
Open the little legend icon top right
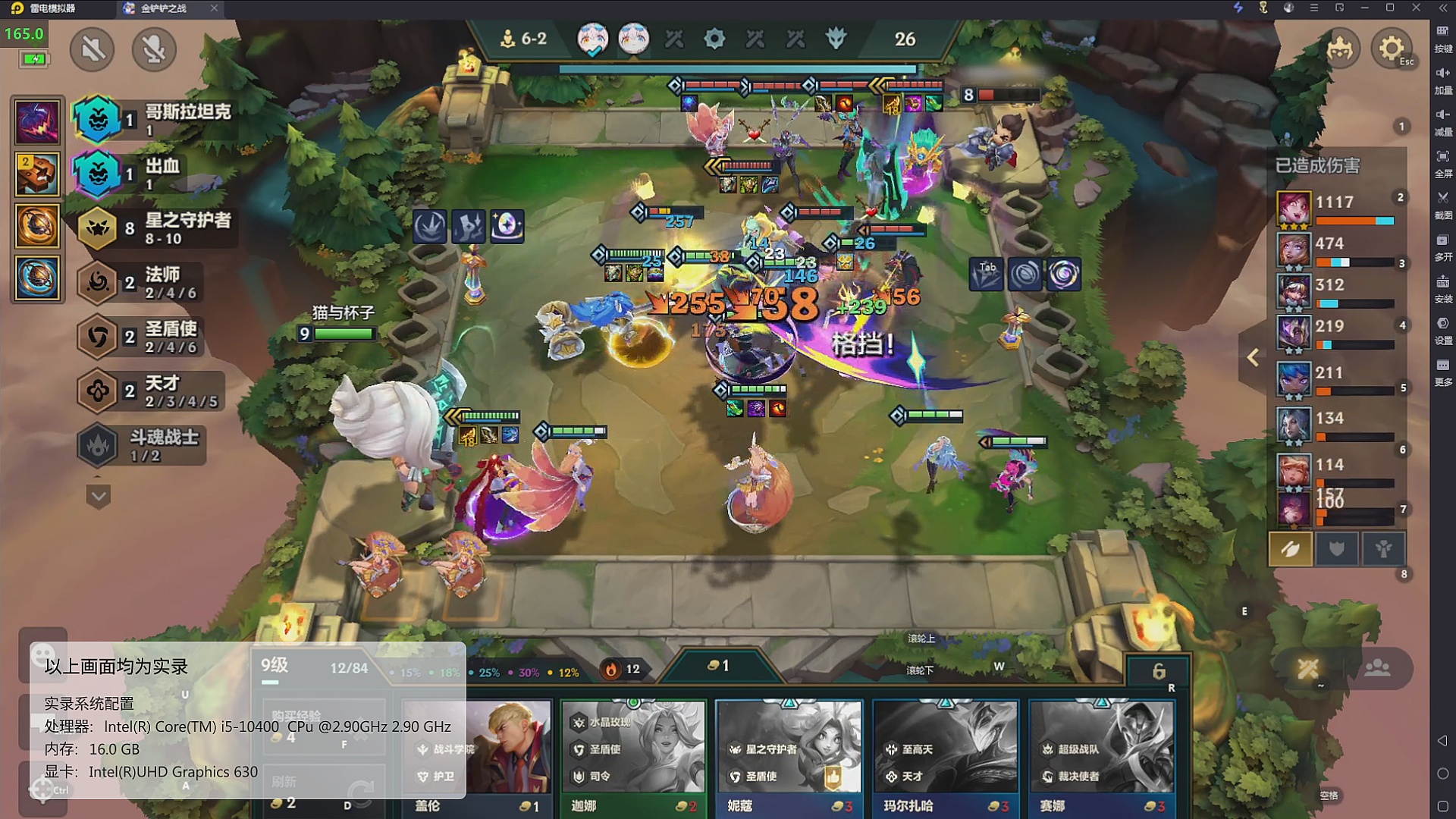tap(1341, 49)
